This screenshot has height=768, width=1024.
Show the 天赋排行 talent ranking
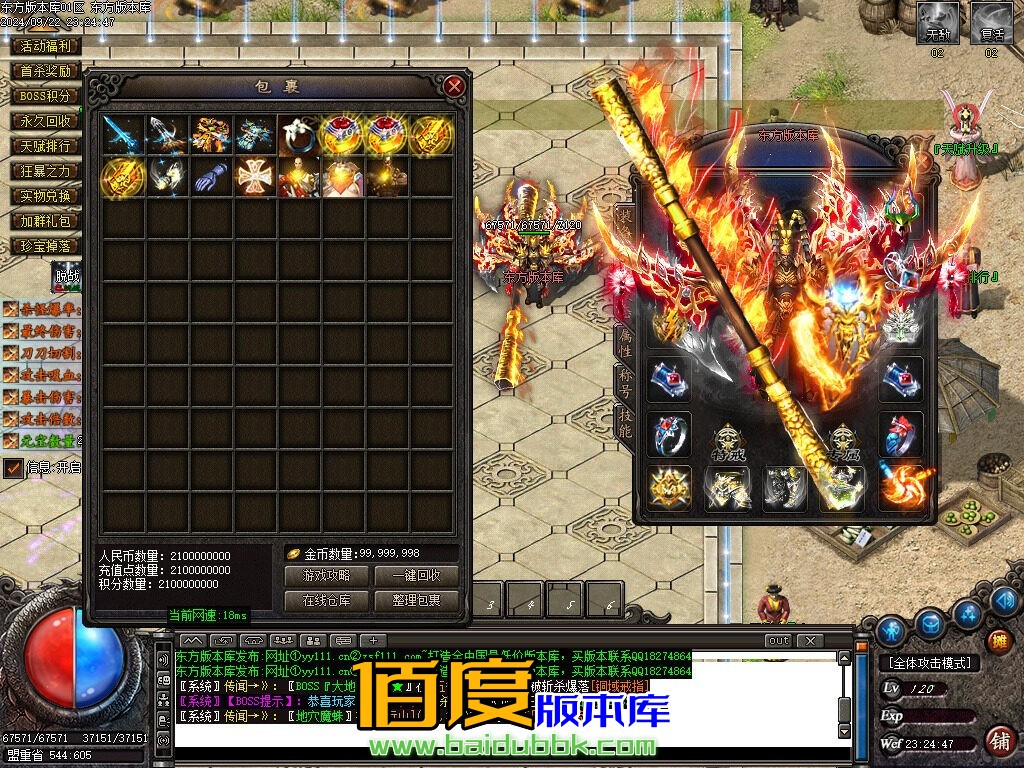point(46,146)
